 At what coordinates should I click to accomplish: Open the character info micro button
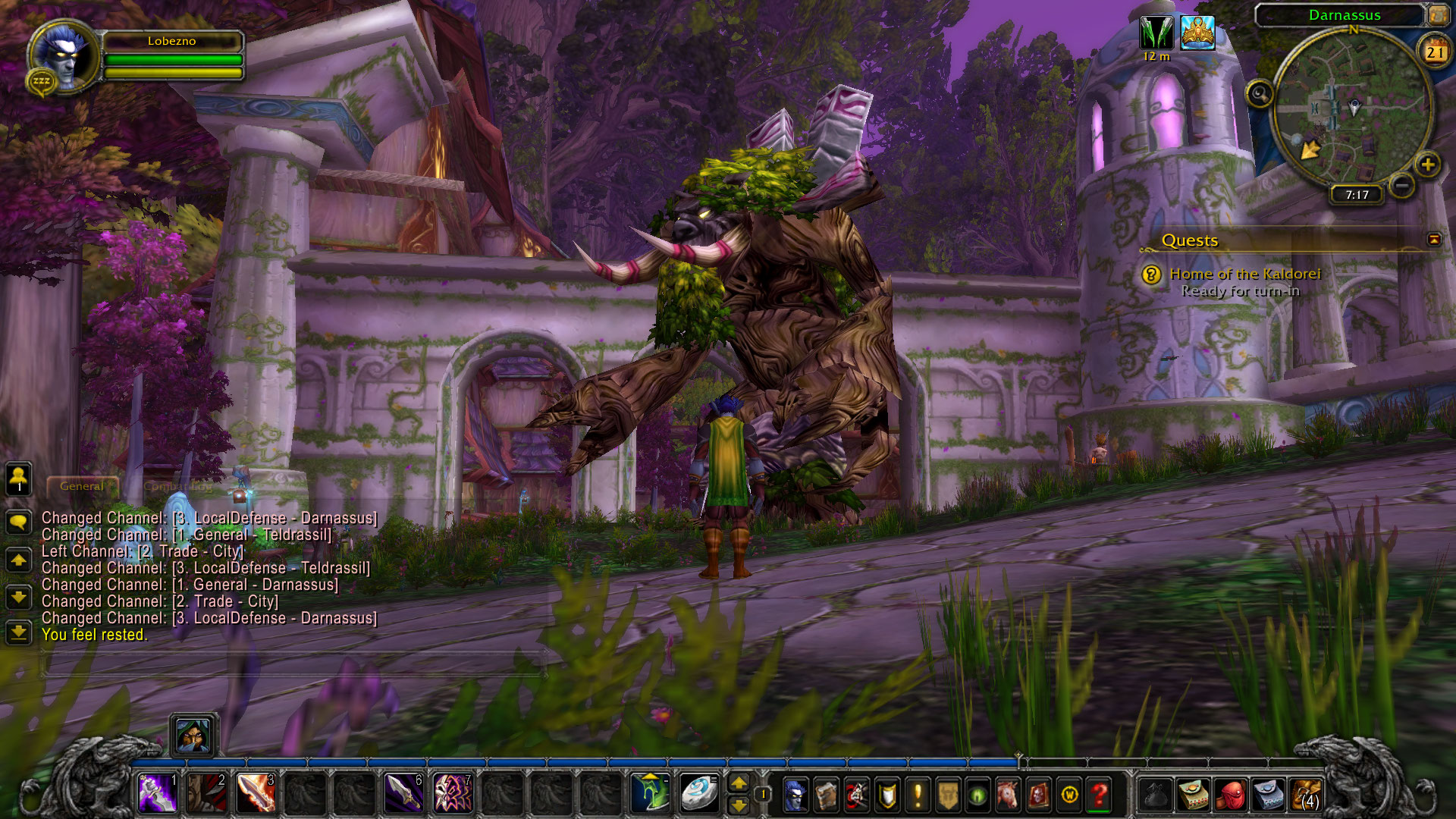point(795,795)
